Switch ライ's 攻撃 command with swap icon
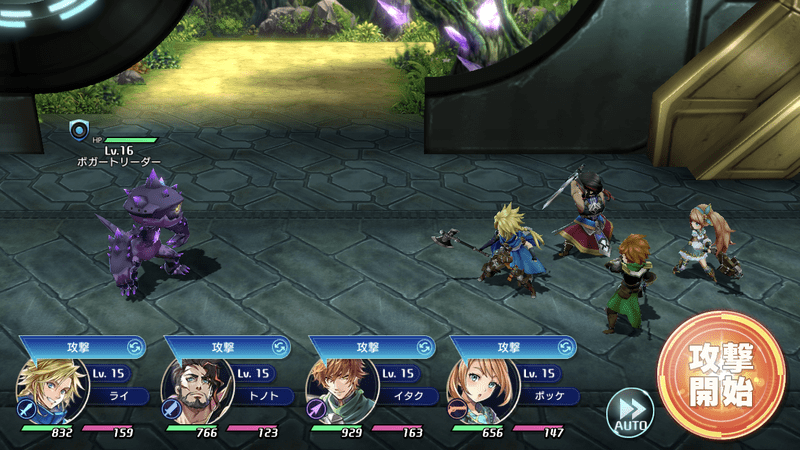800x450 pixels. click(136, 347)
